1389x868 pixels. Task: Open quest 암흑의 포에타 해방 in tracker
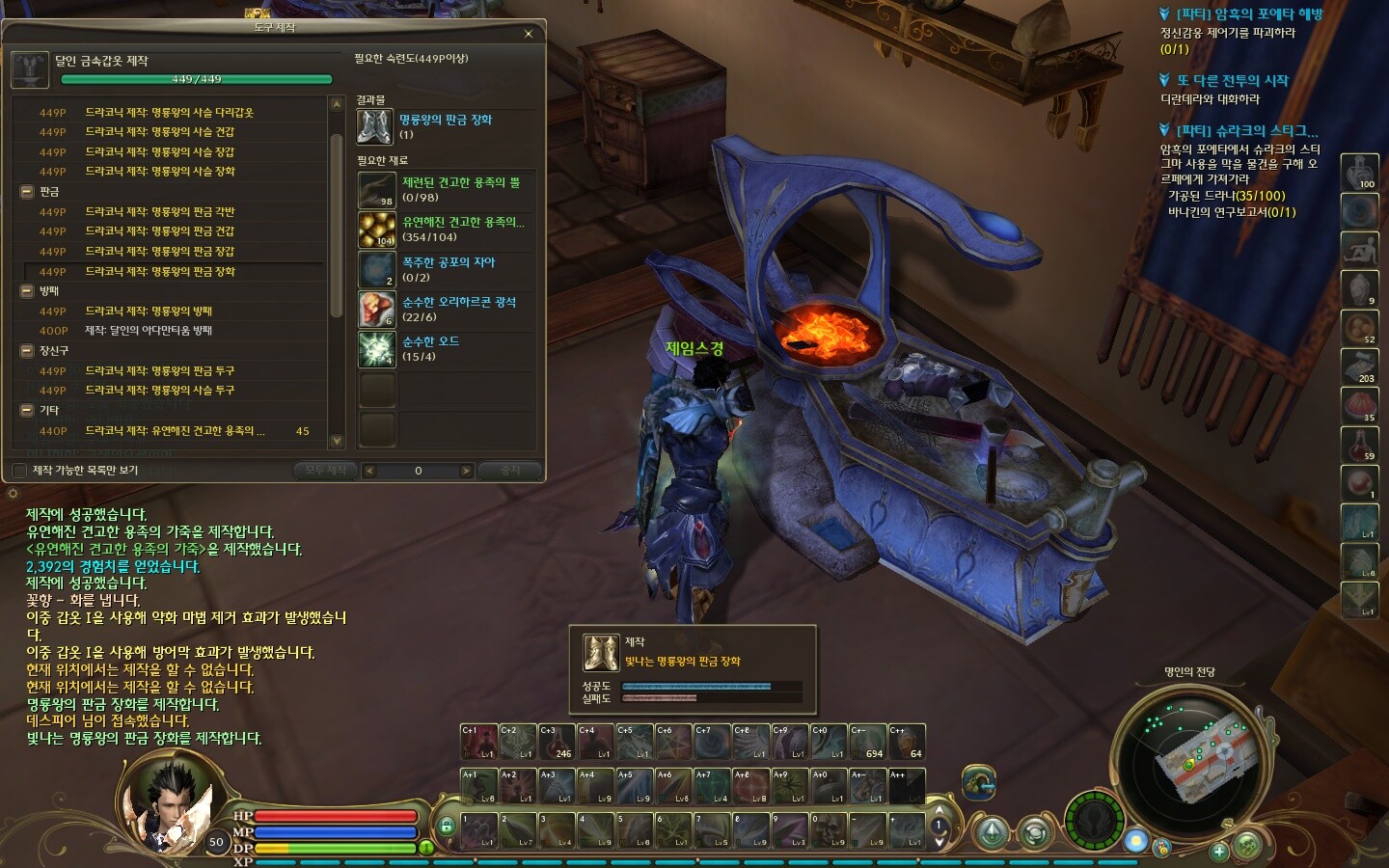(x=1249, y=14)
